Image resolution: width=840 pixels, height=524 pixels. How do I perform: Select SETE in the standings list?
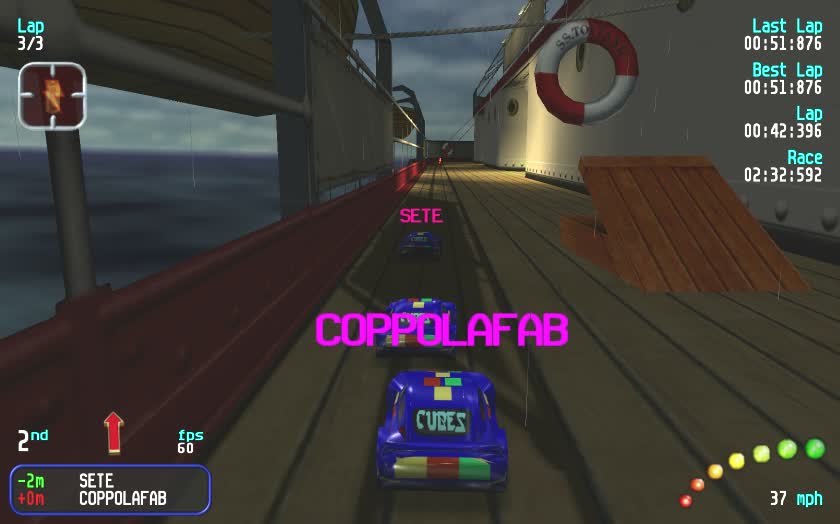pos(96,481)
